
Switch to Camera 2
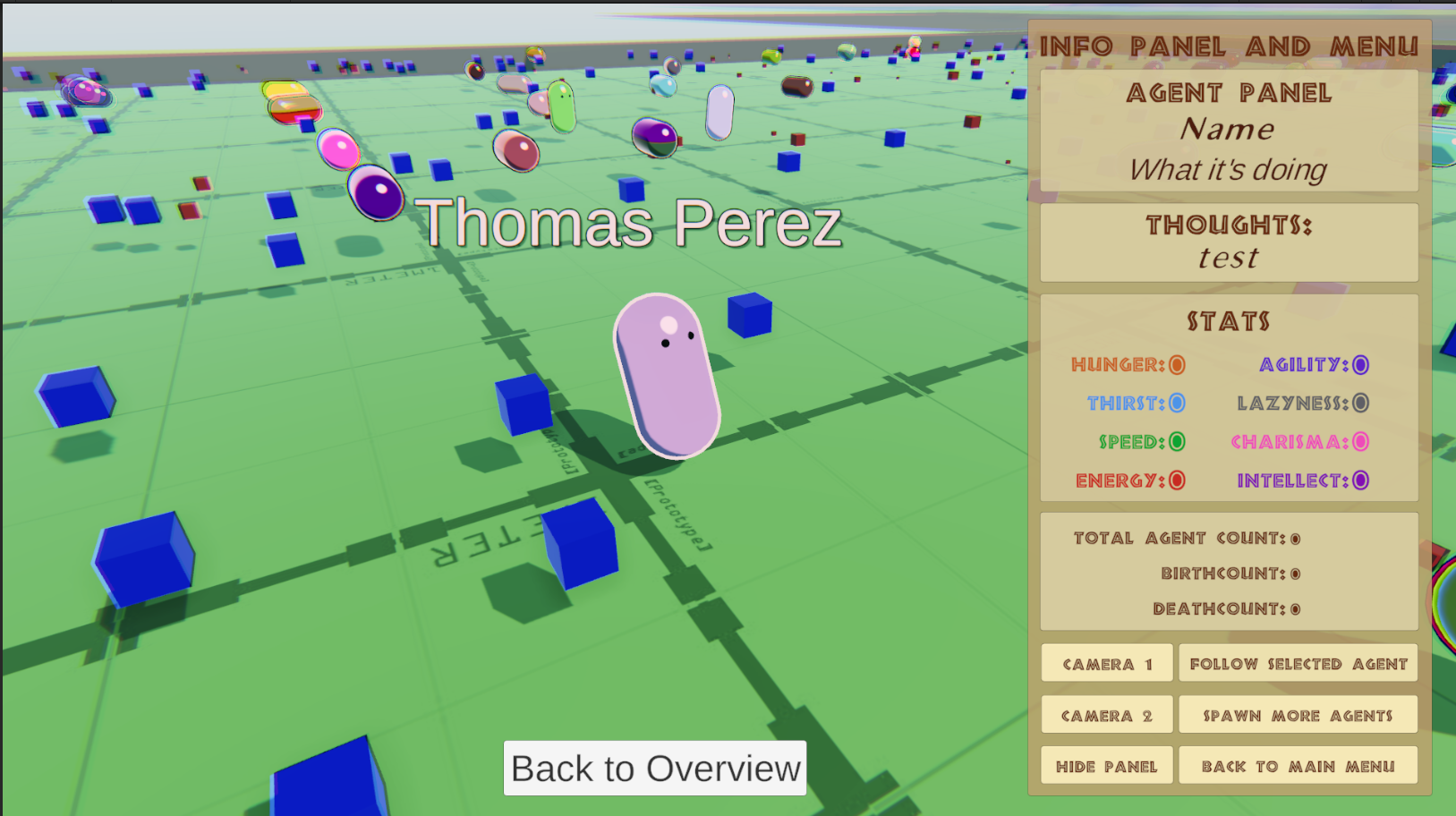1106,714
